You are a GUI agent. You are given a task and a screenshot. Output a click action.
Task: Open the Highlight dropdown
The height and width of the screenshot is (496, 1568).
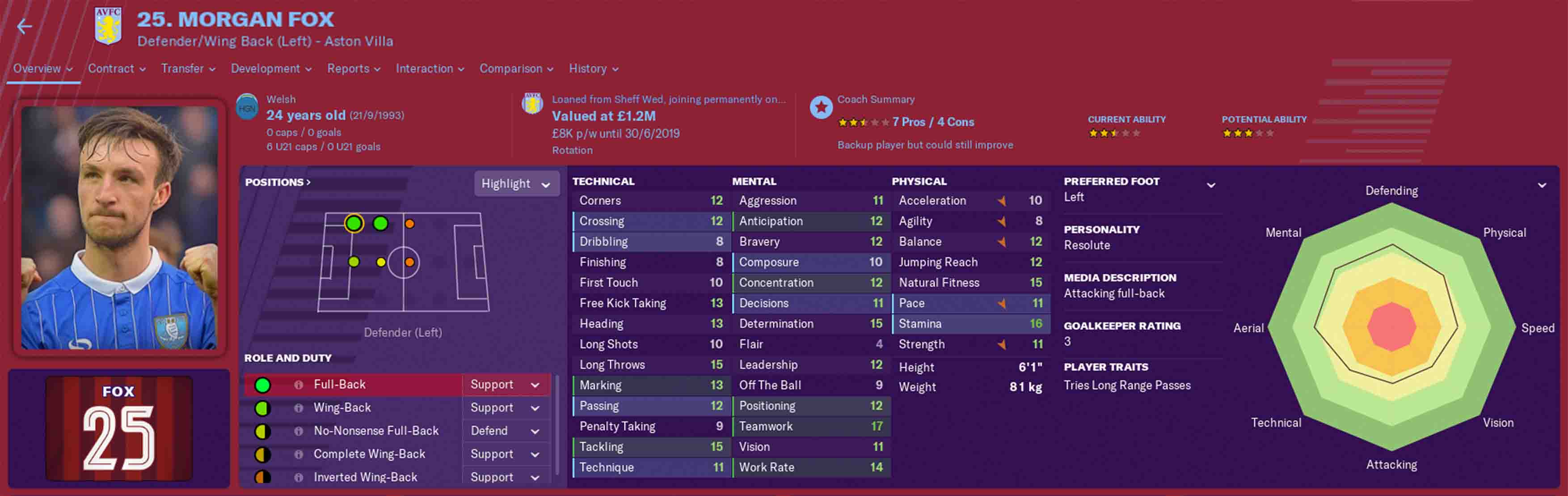pos(515,184)
